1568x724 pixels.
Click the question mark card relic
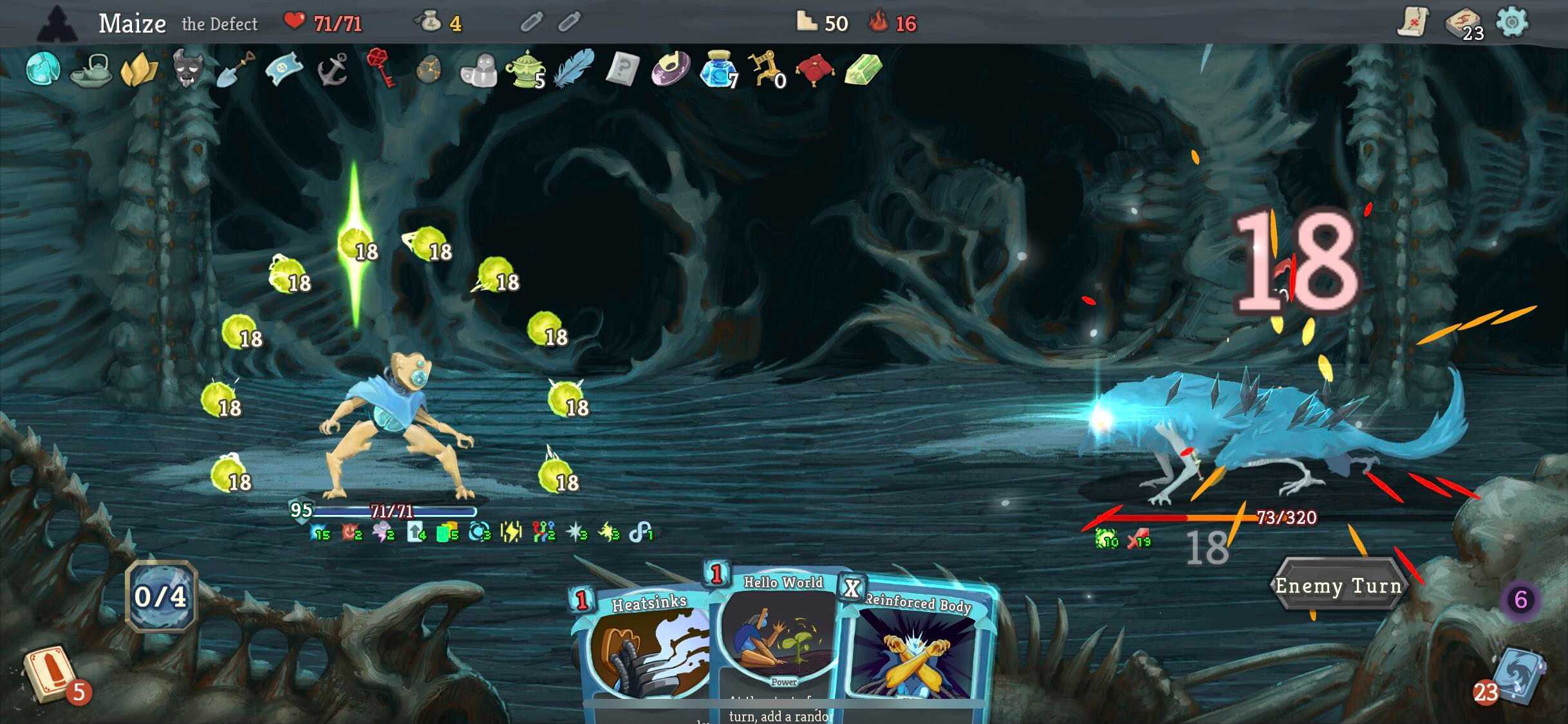coord(622,68)
